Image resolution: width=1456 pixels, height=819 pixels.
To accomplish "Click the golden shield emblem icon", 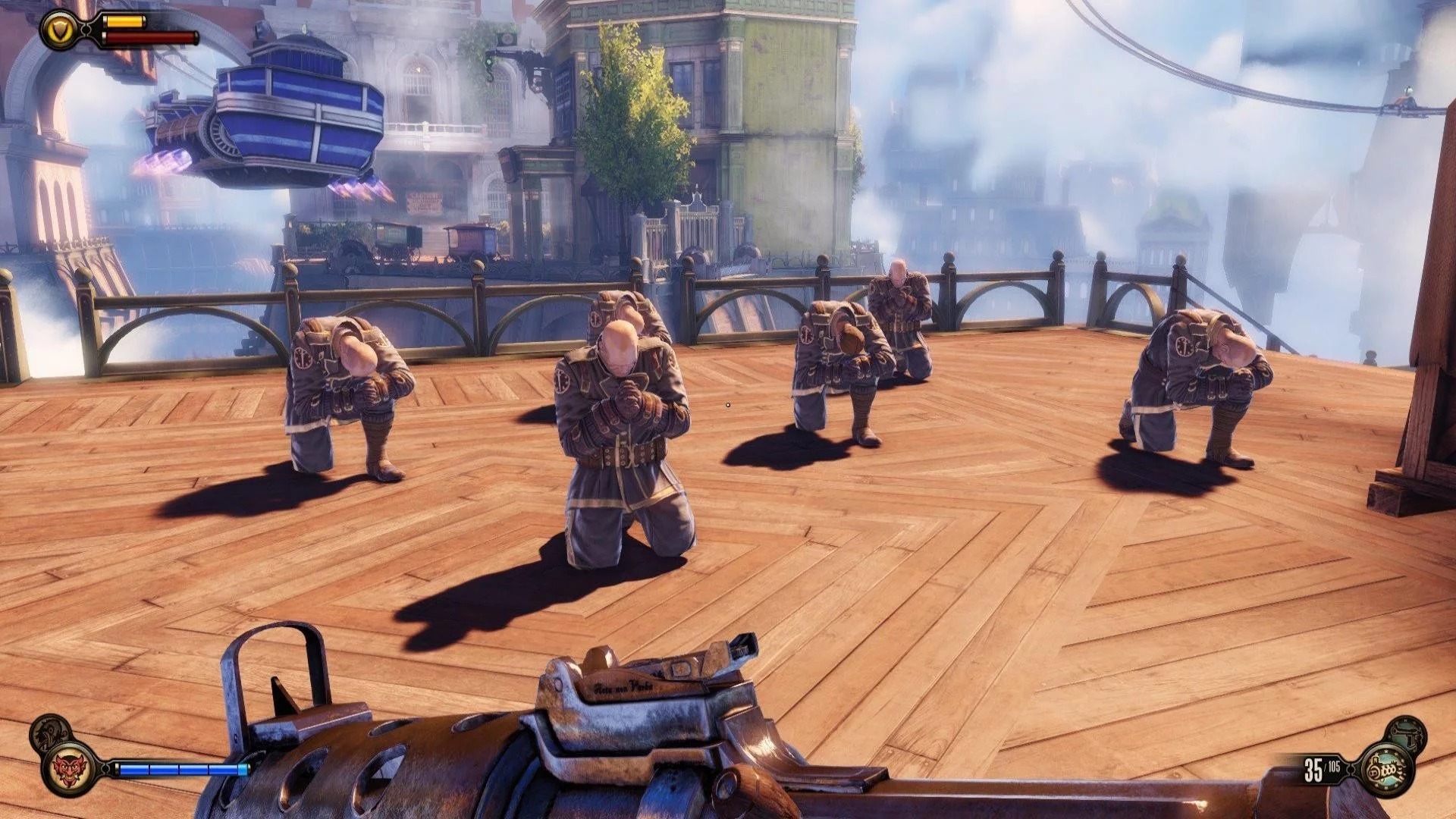I will point(60,30).
